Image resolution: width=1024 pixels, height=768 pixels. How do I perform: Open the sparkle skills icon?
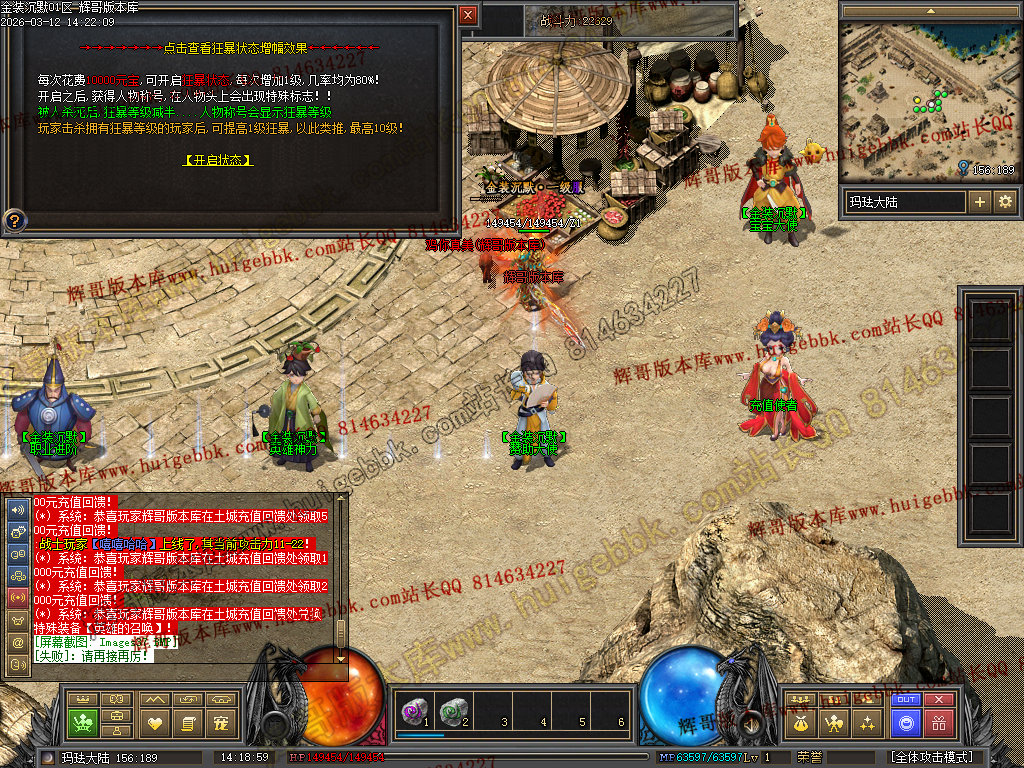coord(867,722)
